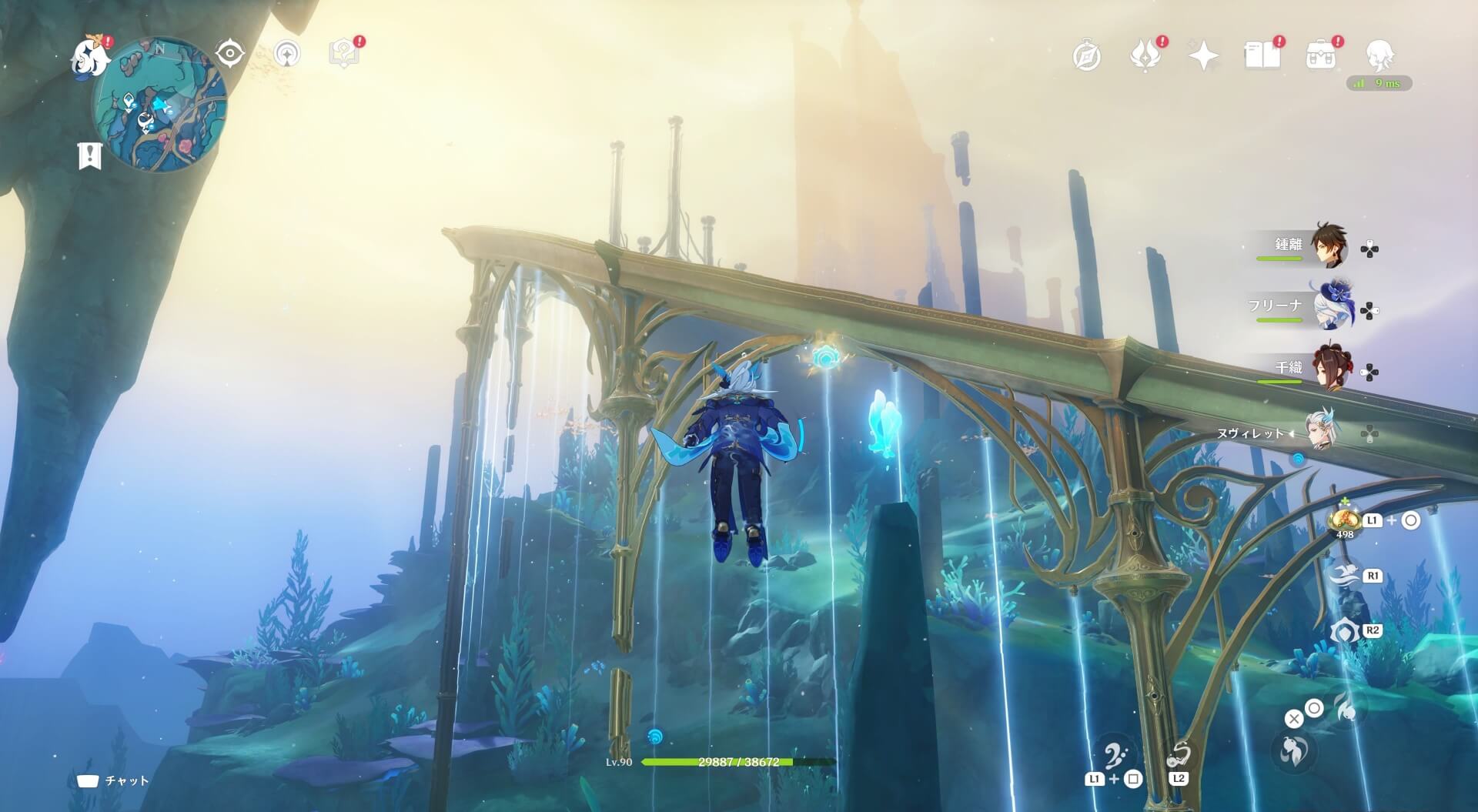
Task: Open the チャット chat box
Action: click(113, 780)
